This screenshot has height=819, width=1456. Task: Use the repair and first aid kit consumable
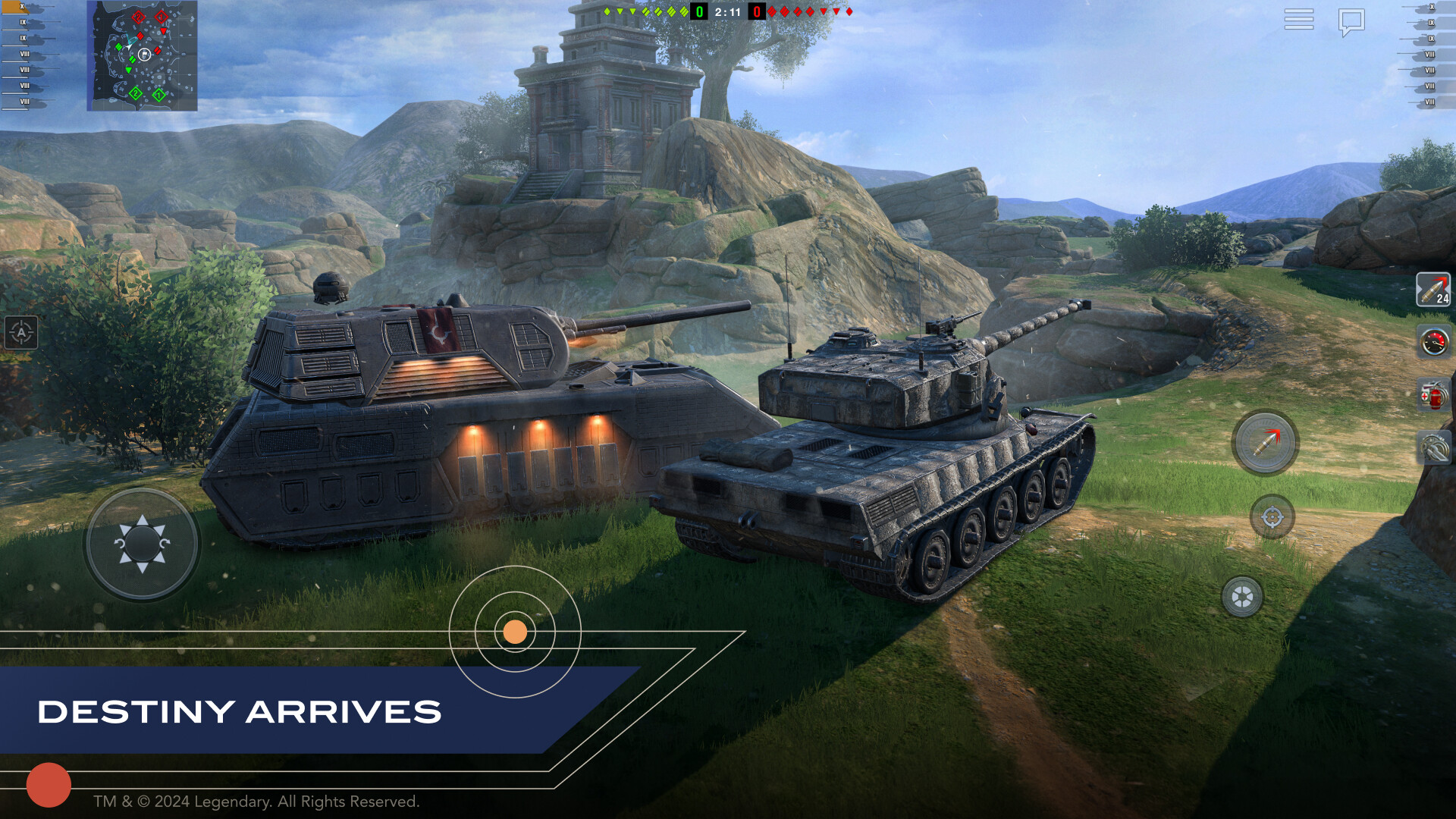(1433, 393)
